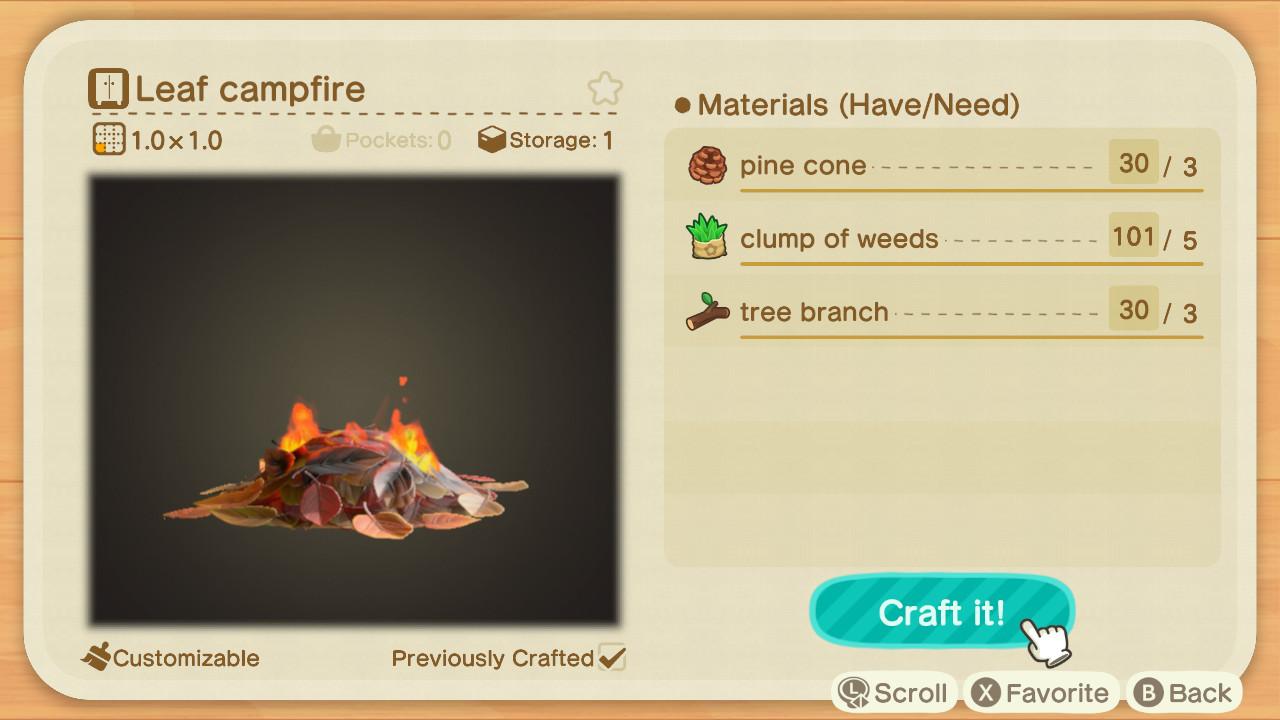Select the clump of weeds material row
The width and height of the screenshot is (1280, 720).
pyautogui.click(x=942, y=239)
